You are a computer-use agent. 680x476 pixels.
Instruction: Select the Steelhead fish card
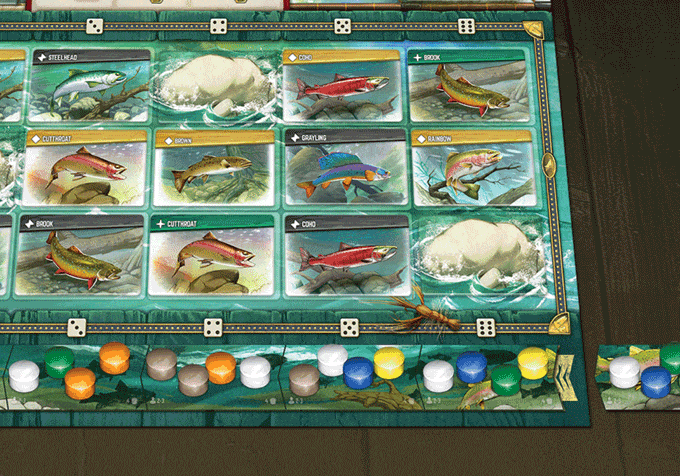tap(90, 84)
